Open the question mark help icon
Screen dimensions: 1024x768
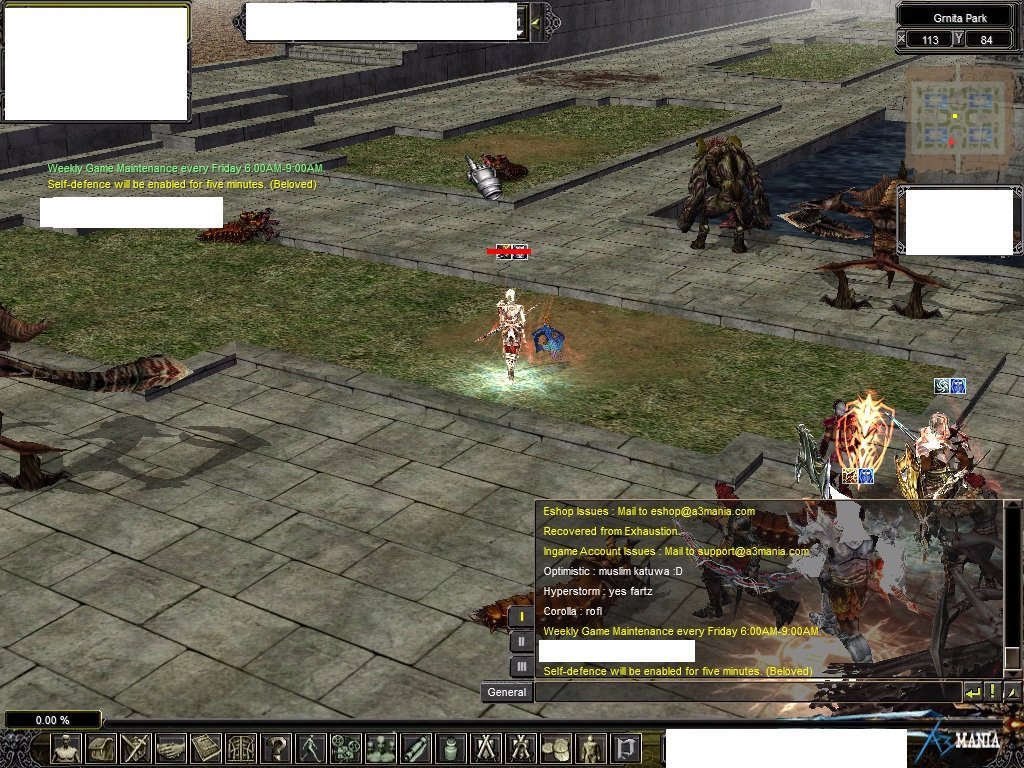276,747
